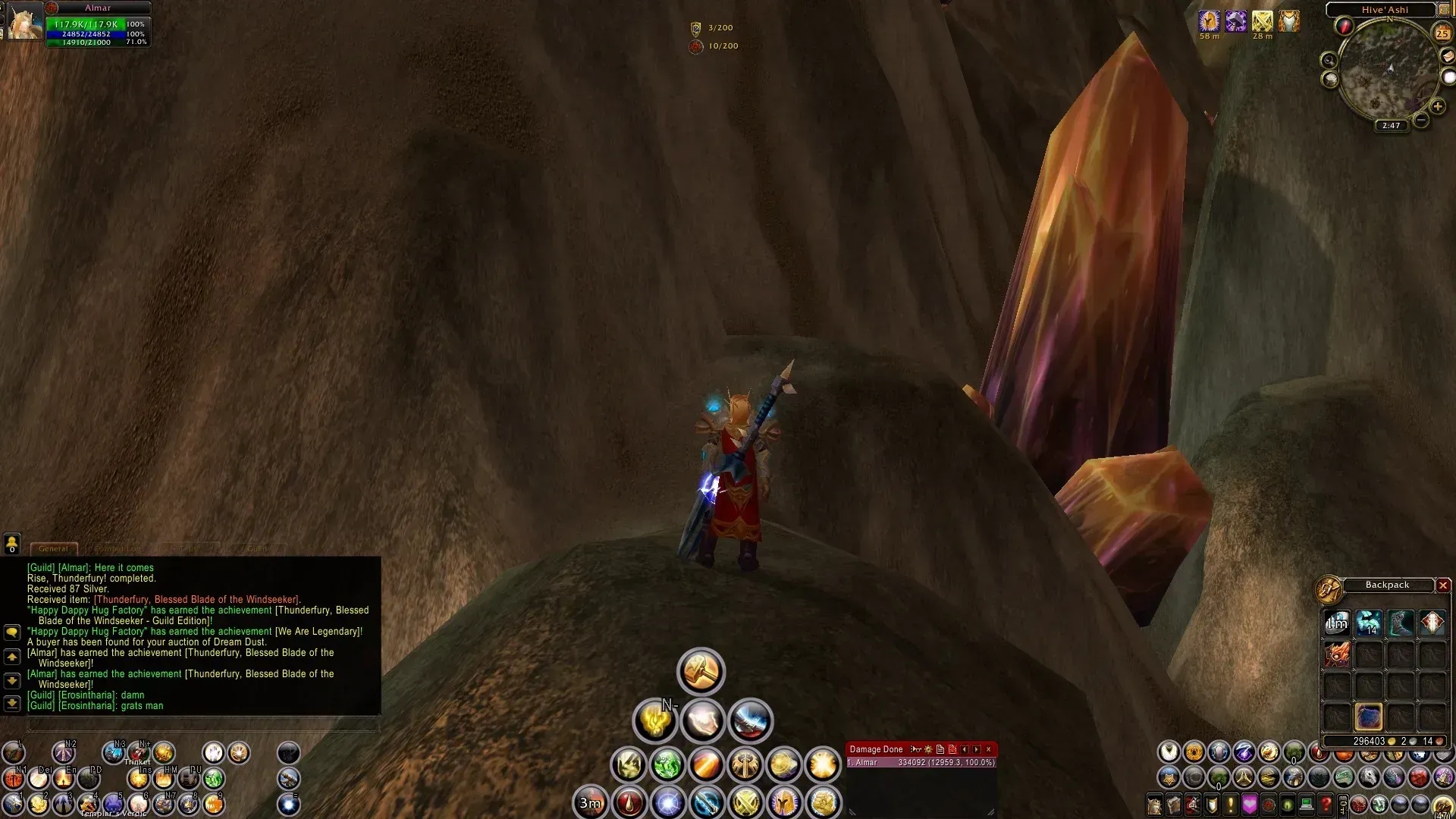Cast the green swirling ability
The width and height of the screenshot is (1456, 819).
pyautogui.click(x=667, y=765)
